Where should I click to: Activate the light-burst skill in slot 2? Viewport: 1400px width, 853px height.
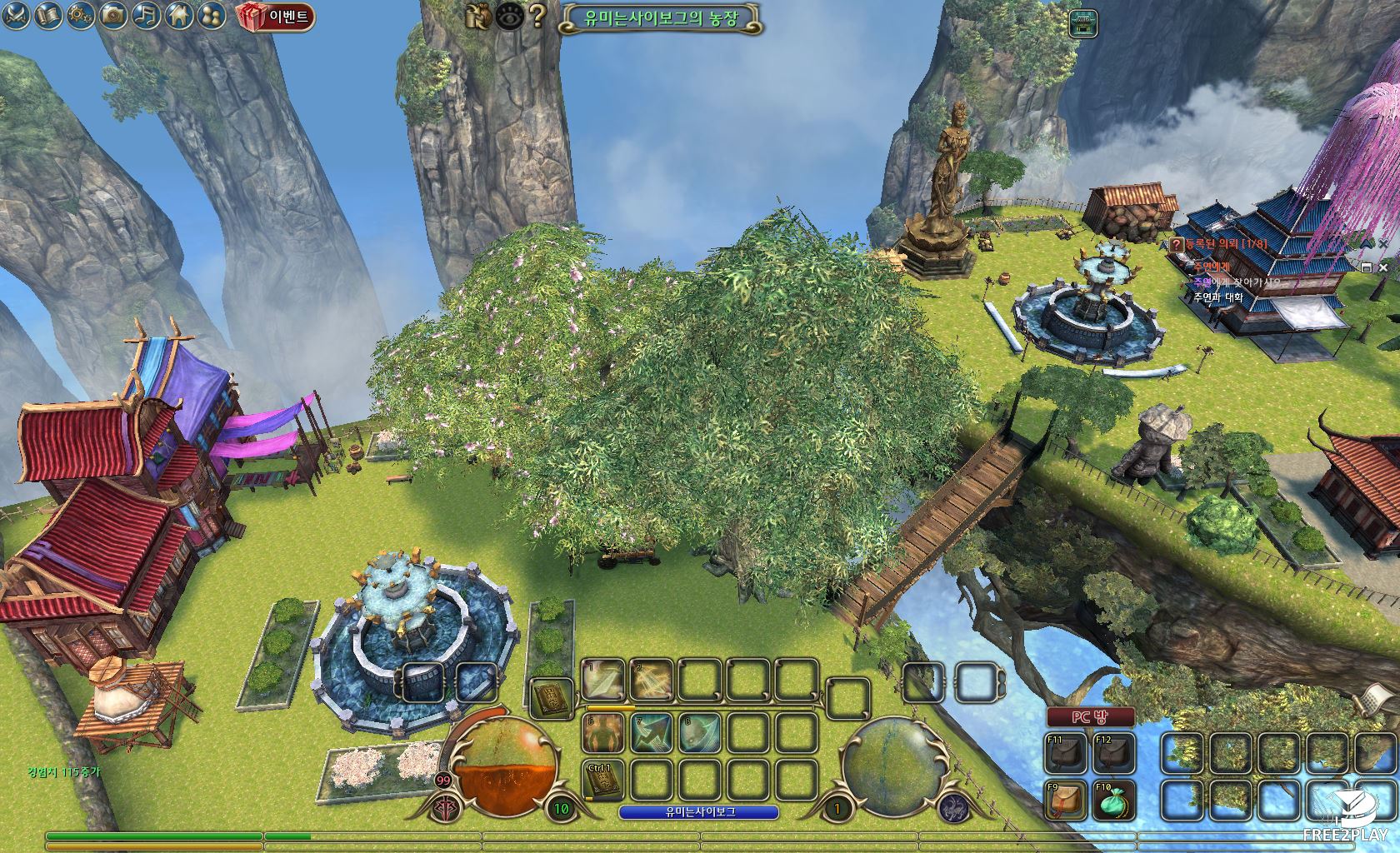point(651,681)
